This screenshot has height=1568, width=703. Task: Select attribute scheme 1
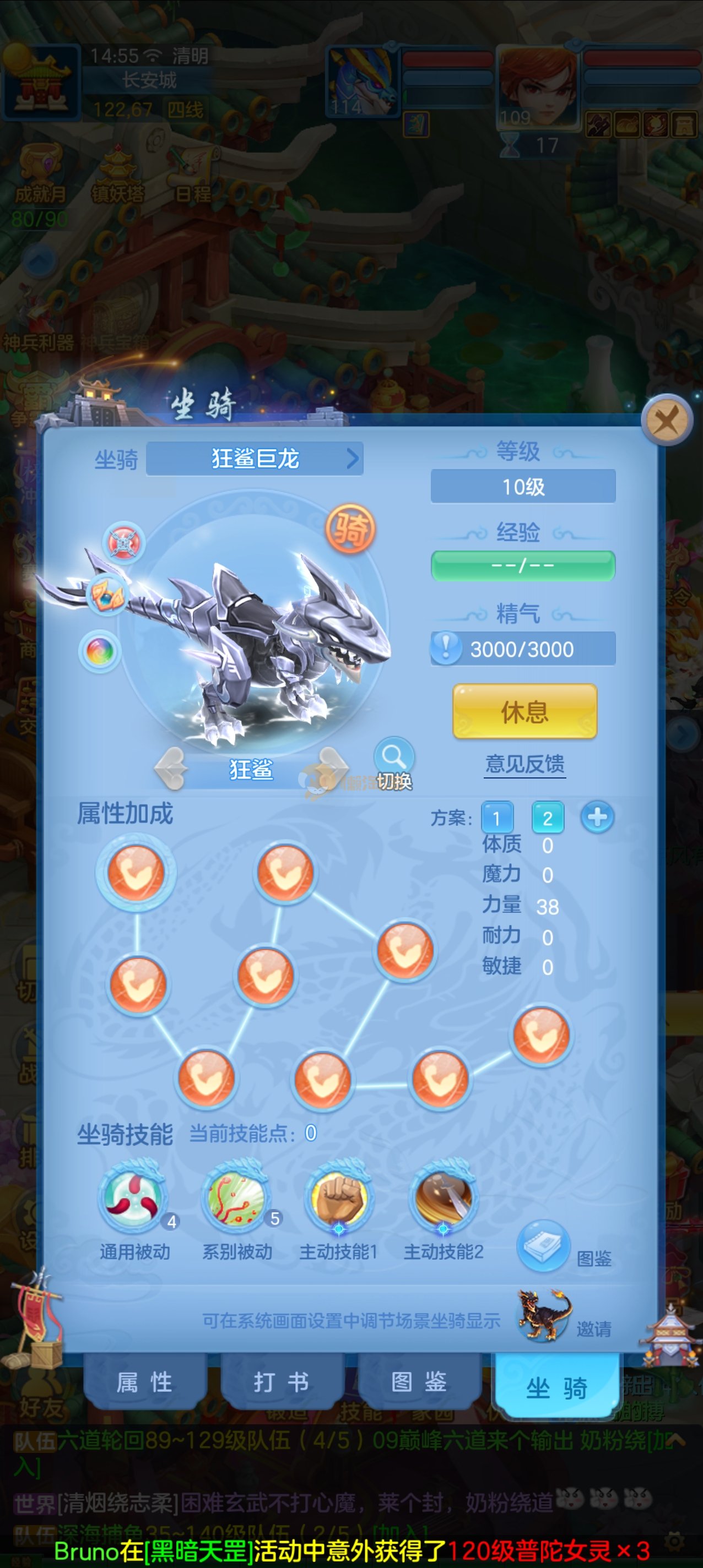click(x=496, y=818)
